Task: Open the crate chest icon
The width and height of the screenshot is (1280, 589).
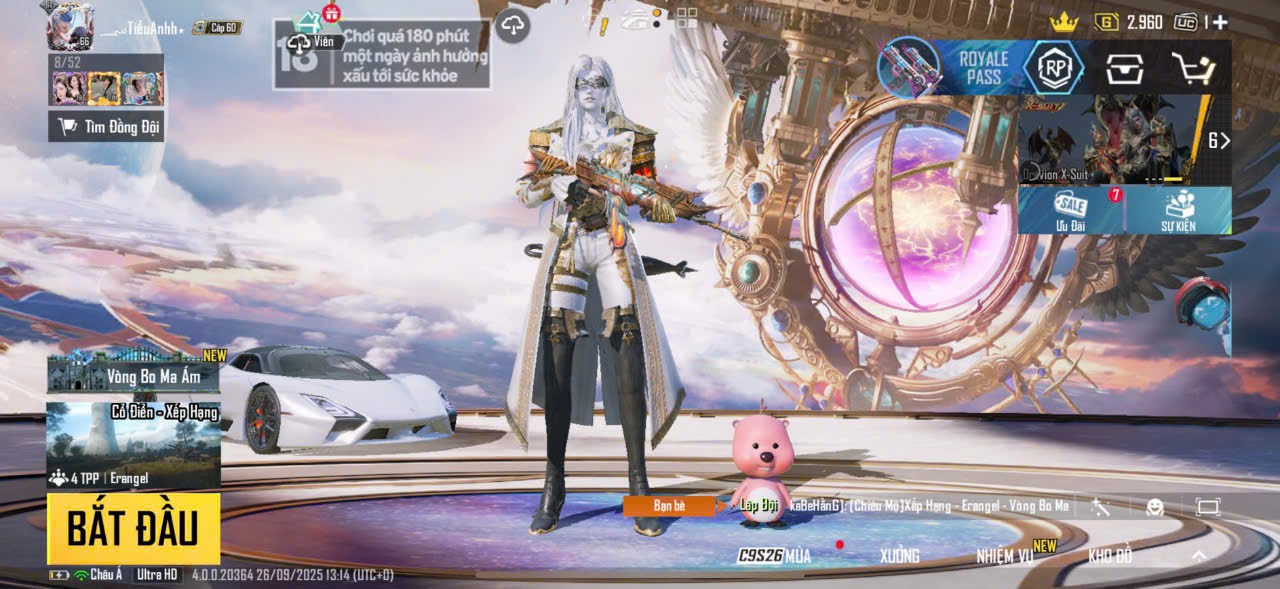Action: (1124, 68)
